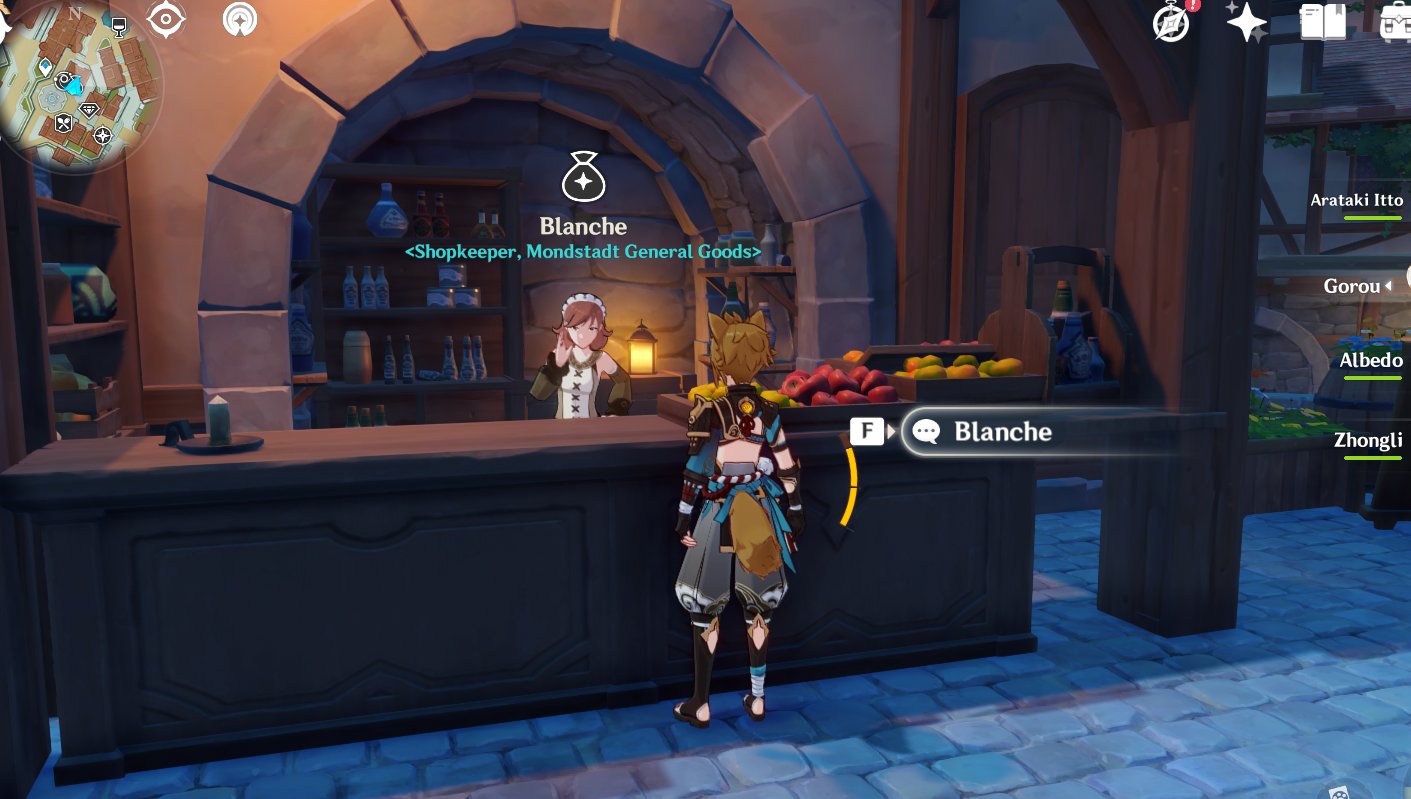Click the F key interaction prompt
This screenshot has height=799, width=1411.
click(x=865, y=431)
